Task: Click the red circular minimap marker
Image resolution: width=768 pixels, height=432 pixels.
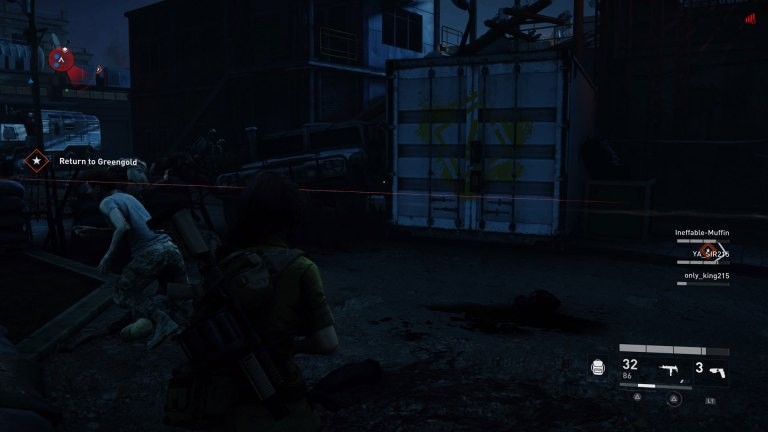Action: click(x=60, y=60)
